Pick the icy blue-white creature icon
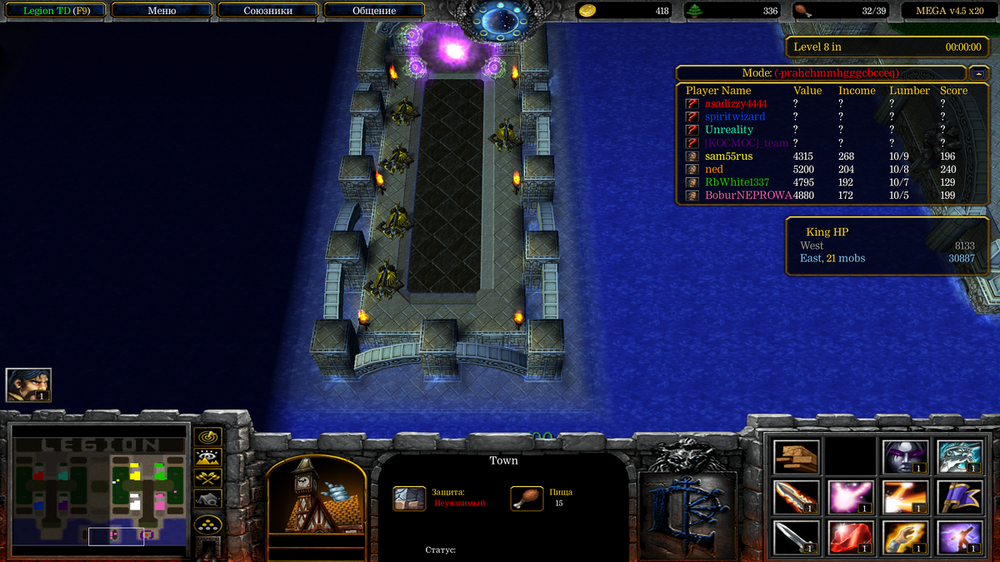This screenshot has height=562, width=1000. tap(959, 456)
